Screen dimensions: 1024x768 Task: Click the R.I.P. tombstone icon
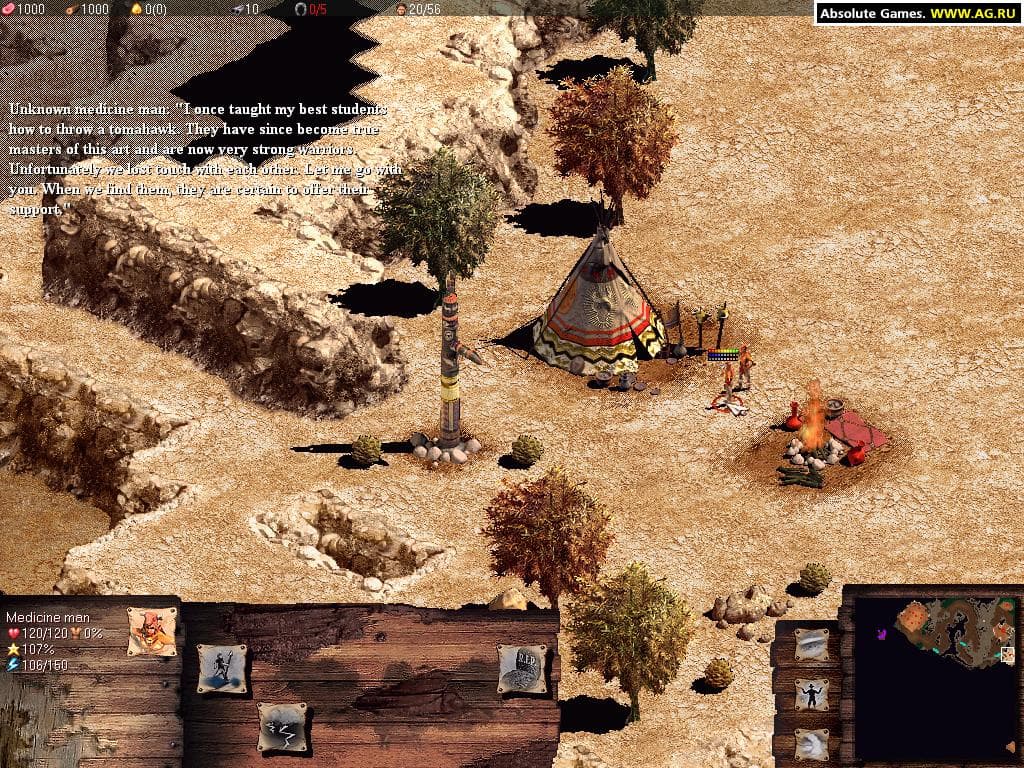pos(522,669)
